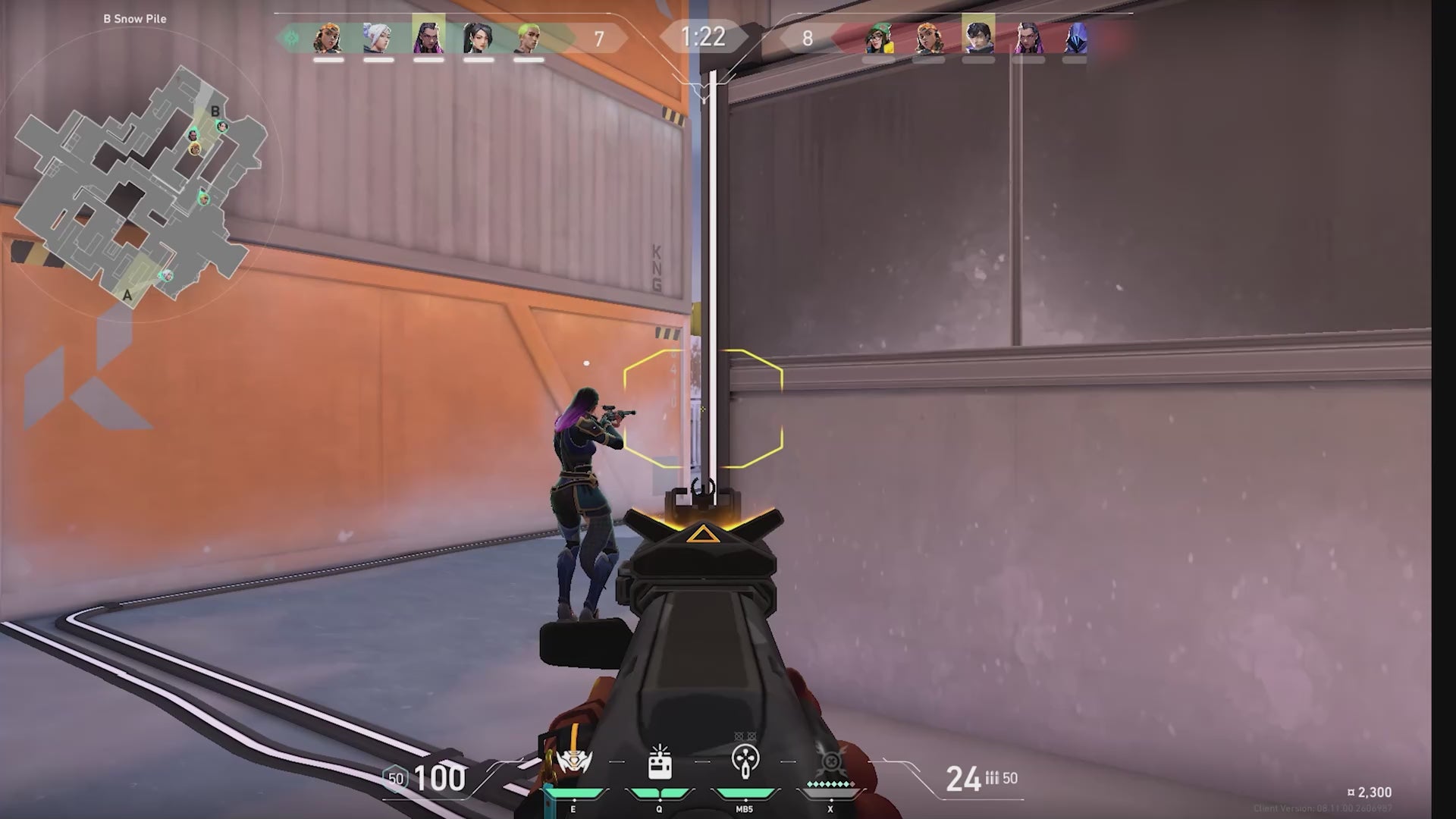Click the highlighted ally agent portrait
The height and width of the screenshot is (819, 1456).
pyautogui.click(x=427, y=38)
